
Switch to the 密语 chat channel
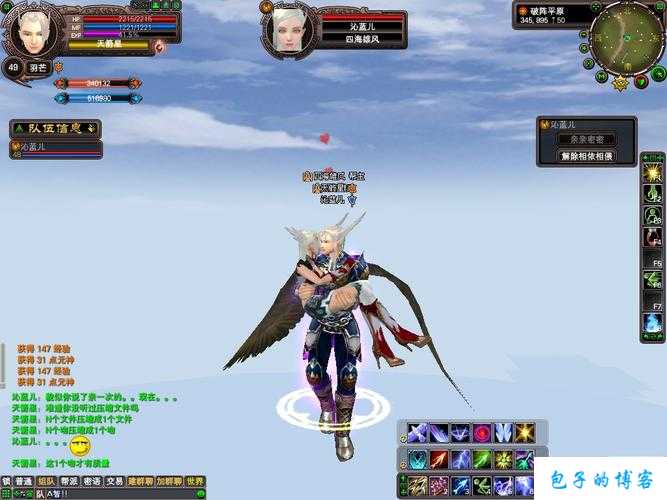92,481
